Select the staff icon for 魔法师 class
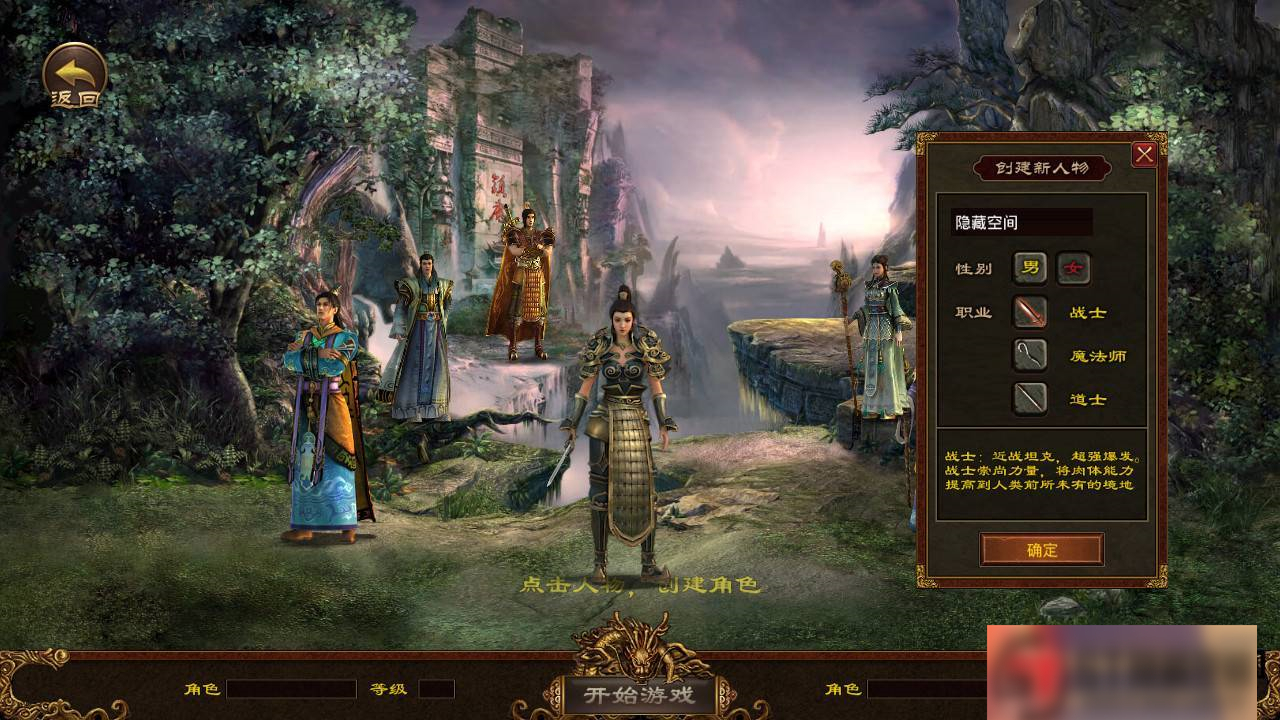Image resolution: width=1280 pixels, height=720 pixels. point(1029,356)
